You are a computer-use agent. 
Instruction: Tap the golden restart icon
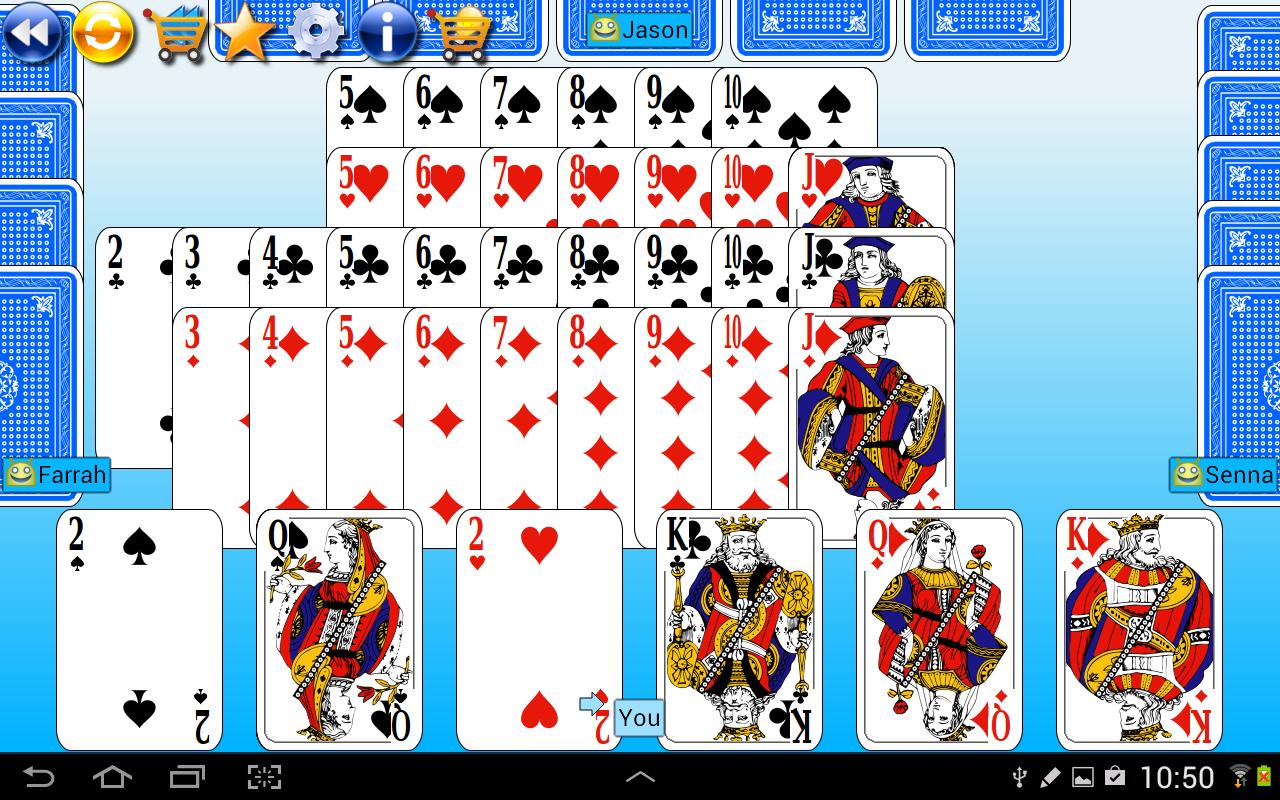104,33
